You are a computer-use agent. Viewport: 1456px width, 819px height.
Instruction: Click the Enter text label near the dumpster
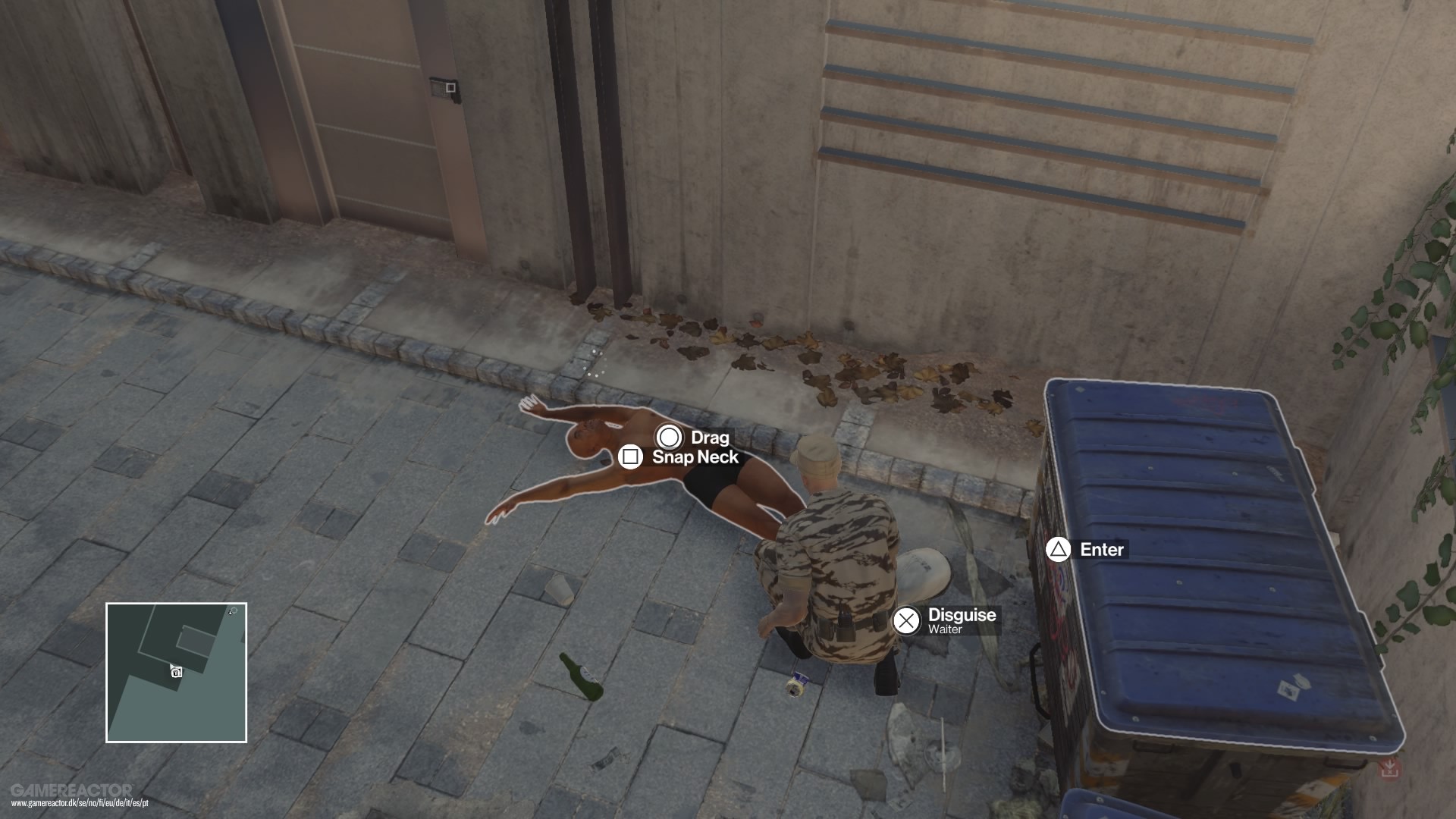1101,550
